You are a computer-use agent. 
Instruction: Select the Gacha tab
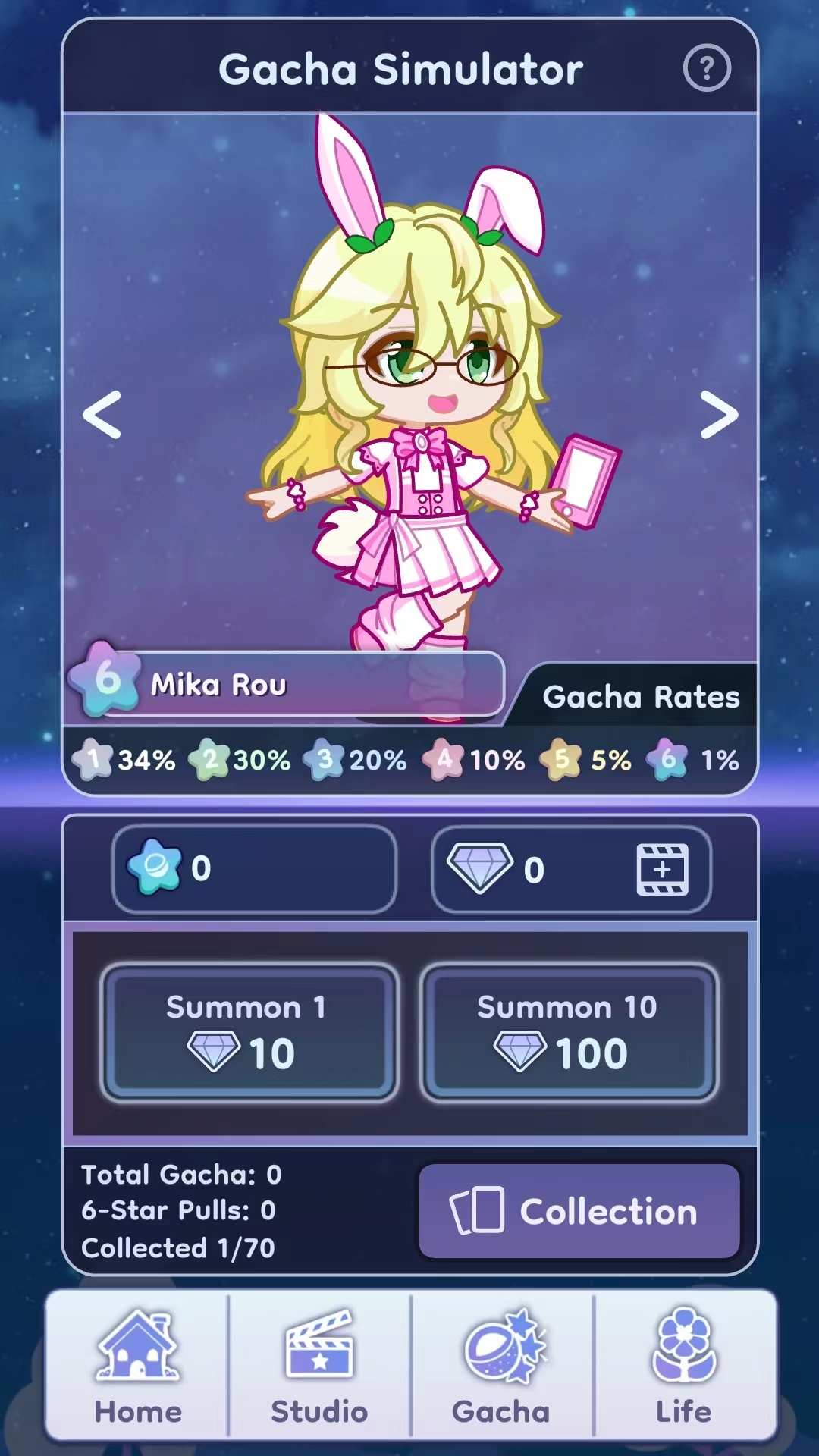point(501,1365)
